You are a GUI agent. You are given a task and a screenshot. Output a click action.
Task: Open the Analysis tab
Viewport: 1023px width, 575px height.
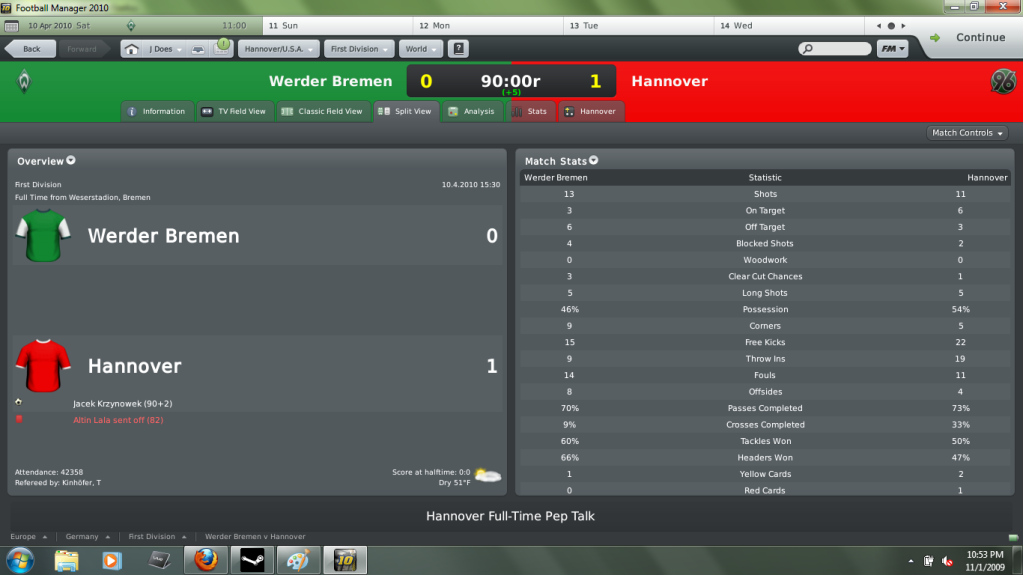click(x=472, y=111)
